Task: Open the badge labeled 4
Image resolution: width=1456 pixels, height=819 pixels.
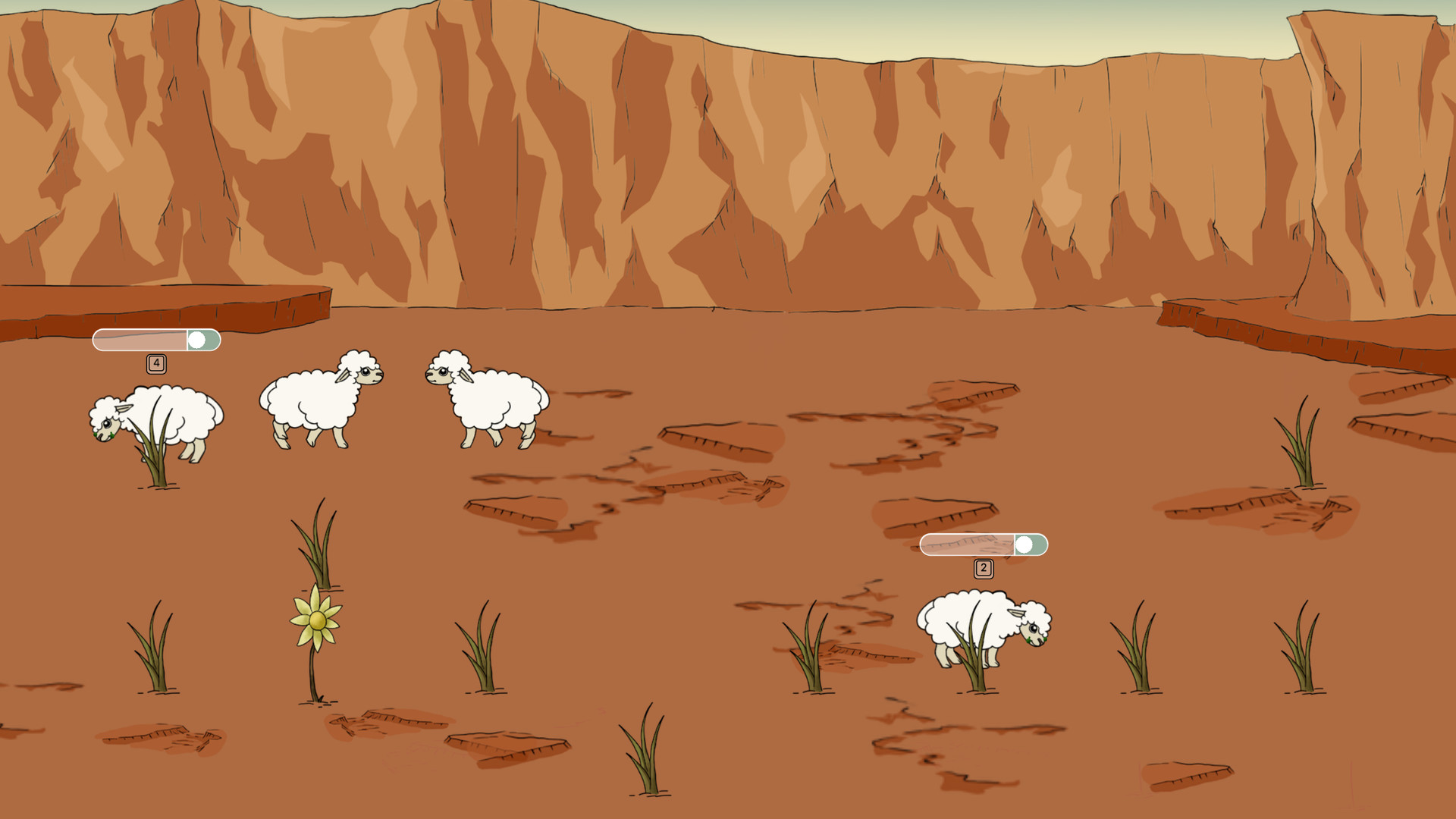Action: click(x=156, y=362)
